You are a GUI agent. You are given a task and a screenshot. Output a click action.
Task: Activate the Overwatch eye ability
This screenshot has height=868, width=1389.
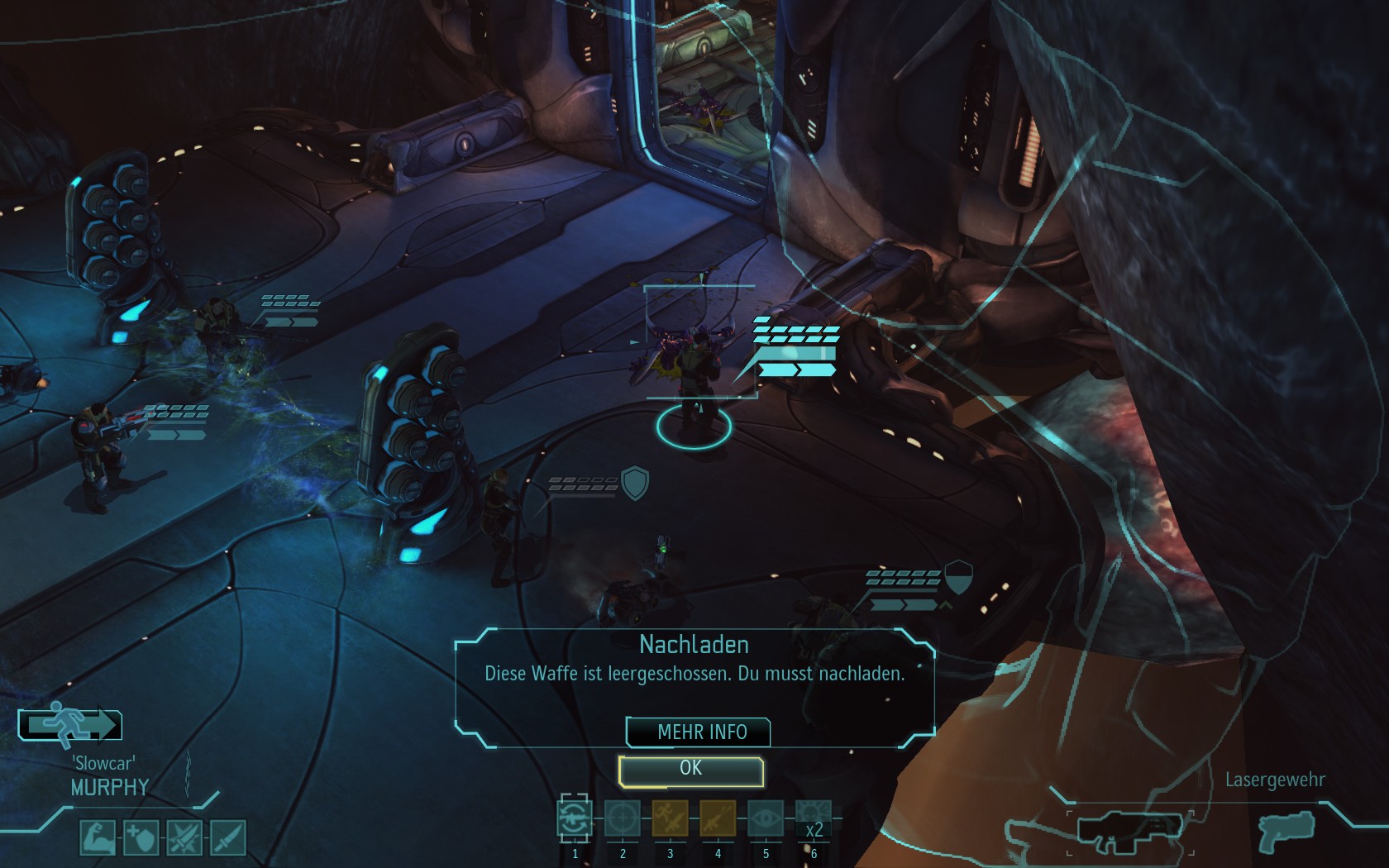click(x=766, y=819)
